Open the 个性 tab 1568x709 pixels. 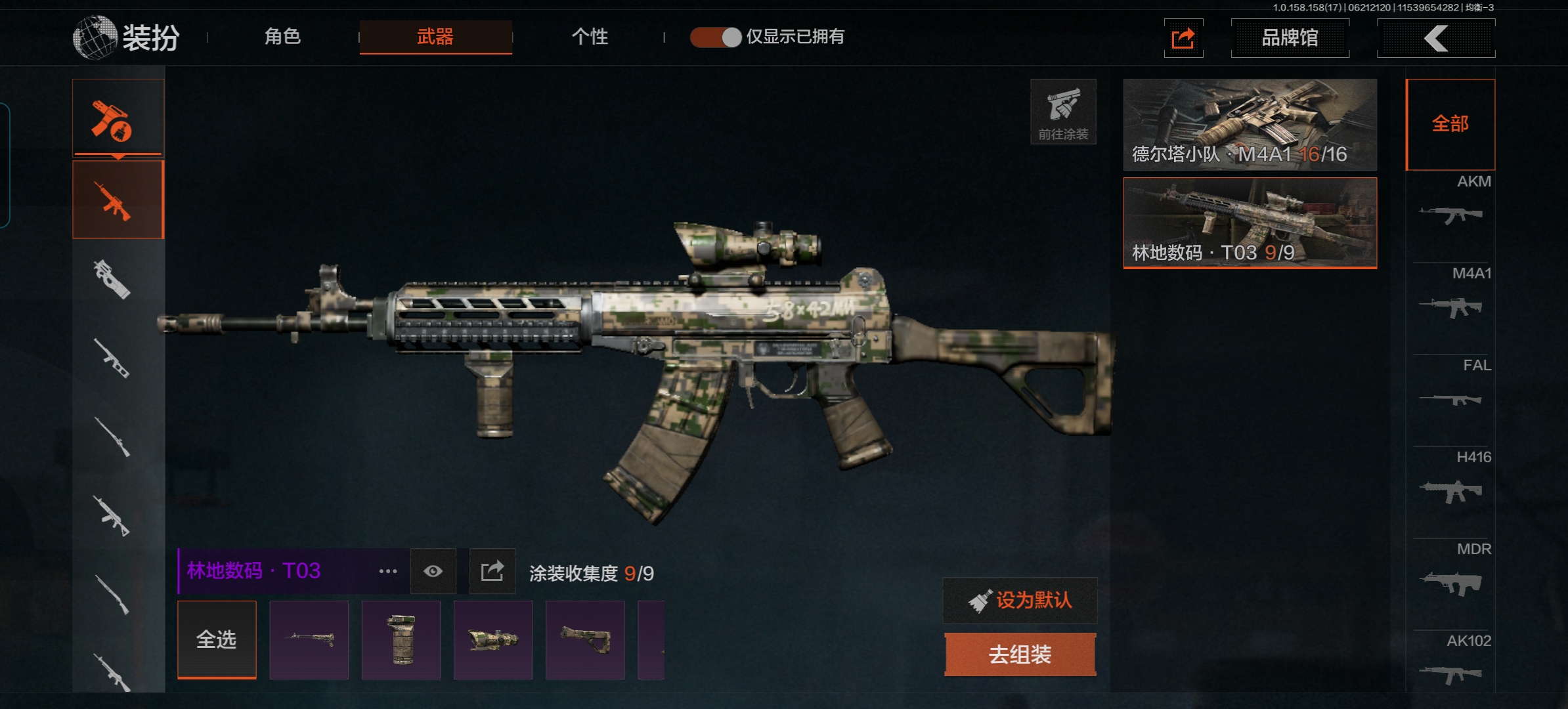coord(590,37)
